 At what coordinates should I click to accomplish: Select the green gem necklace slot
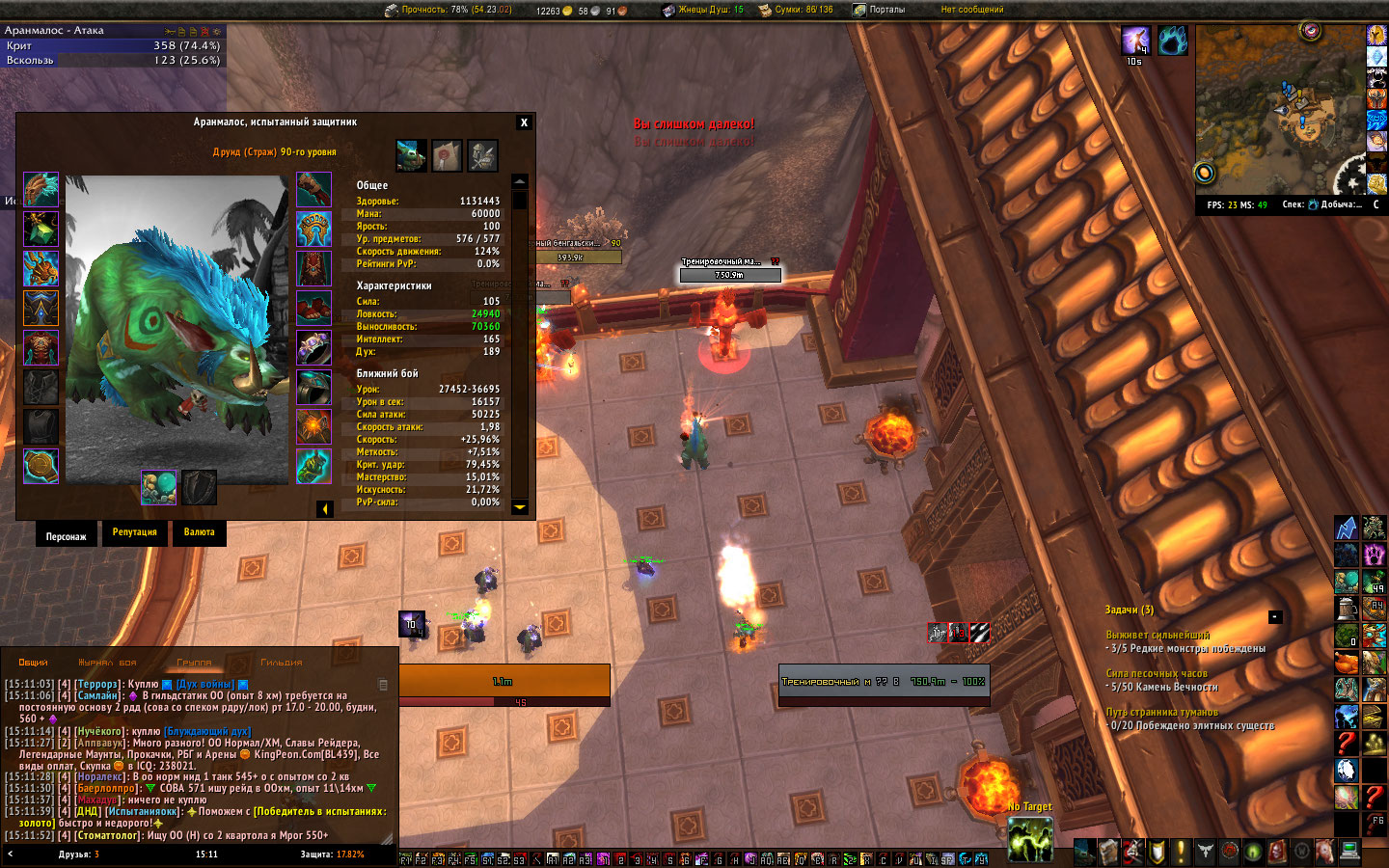point(41,230)
